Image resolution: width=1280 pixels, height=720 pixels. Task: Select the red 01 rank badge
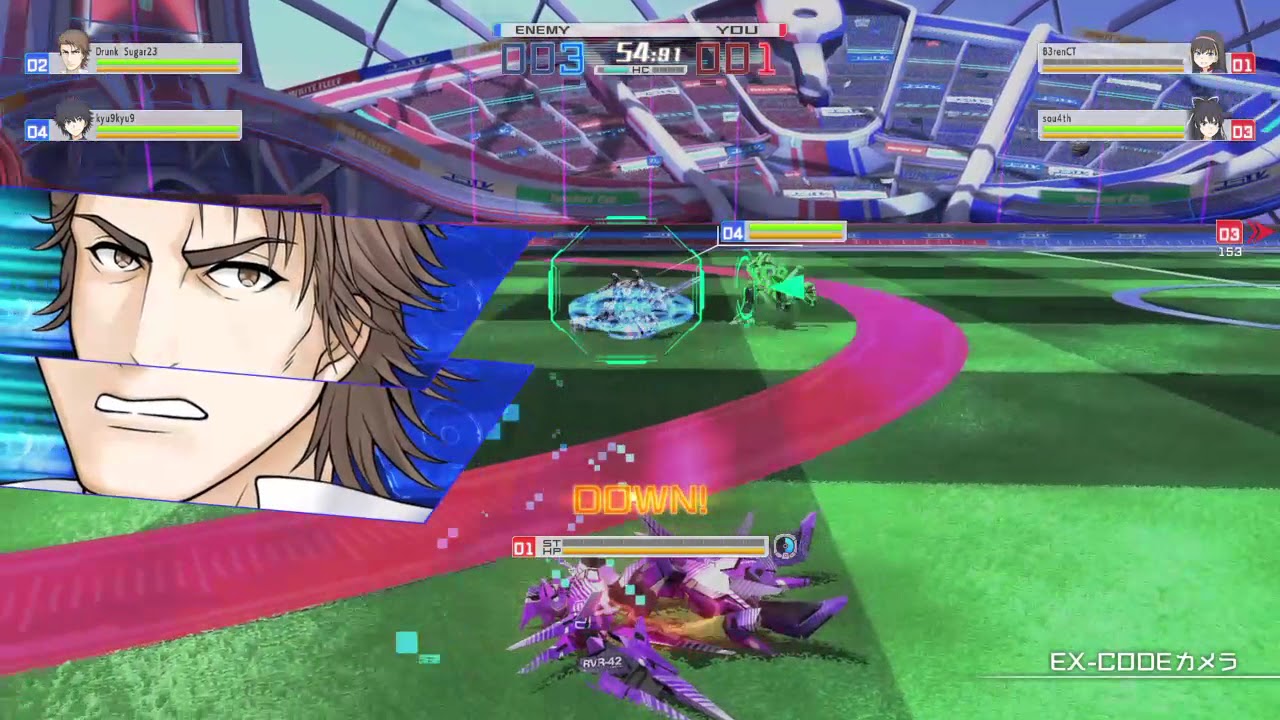pos(1241,65)
